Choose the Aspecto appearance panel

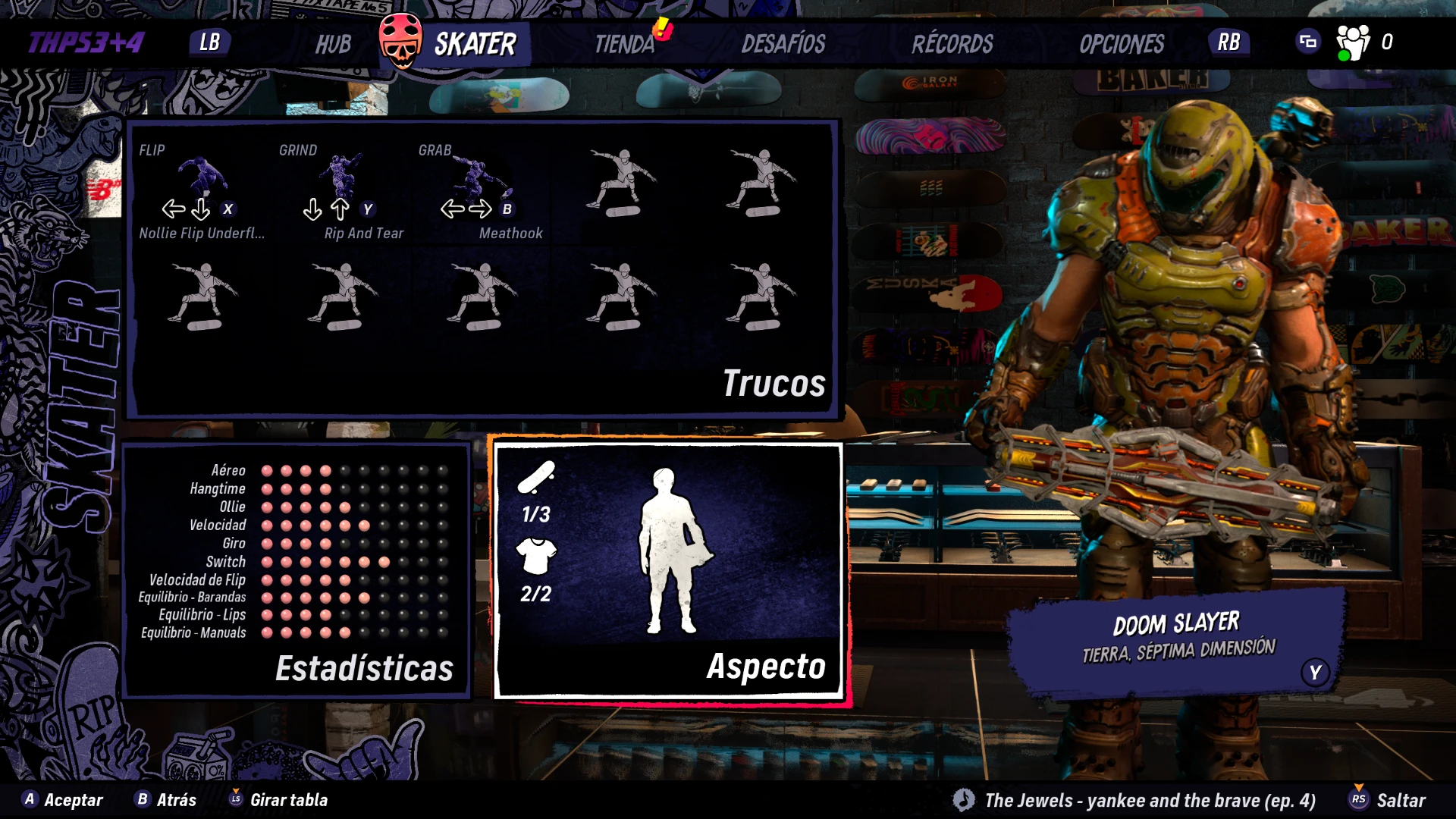tap(766, 667)
